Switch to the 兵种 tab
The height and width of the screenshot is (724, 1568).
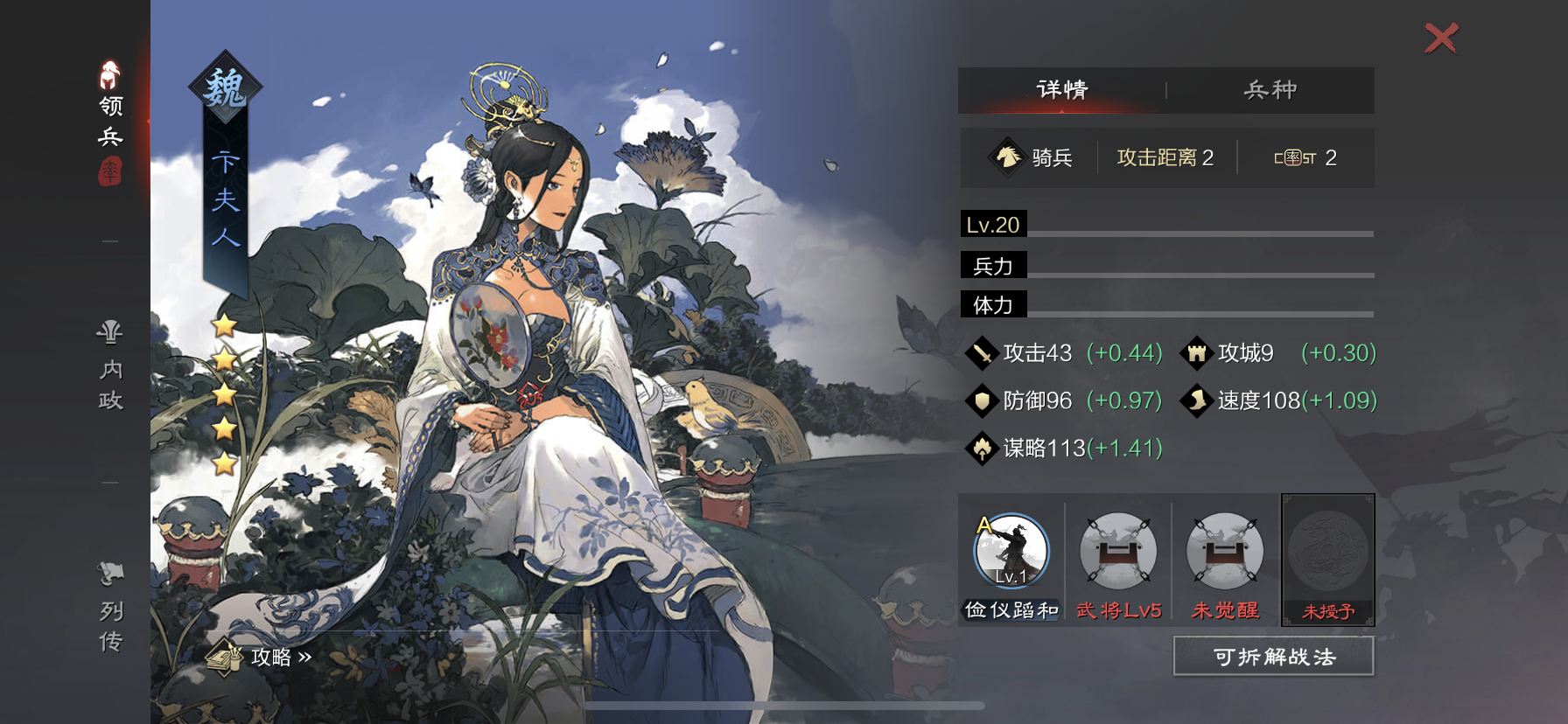pos(1271,90)
